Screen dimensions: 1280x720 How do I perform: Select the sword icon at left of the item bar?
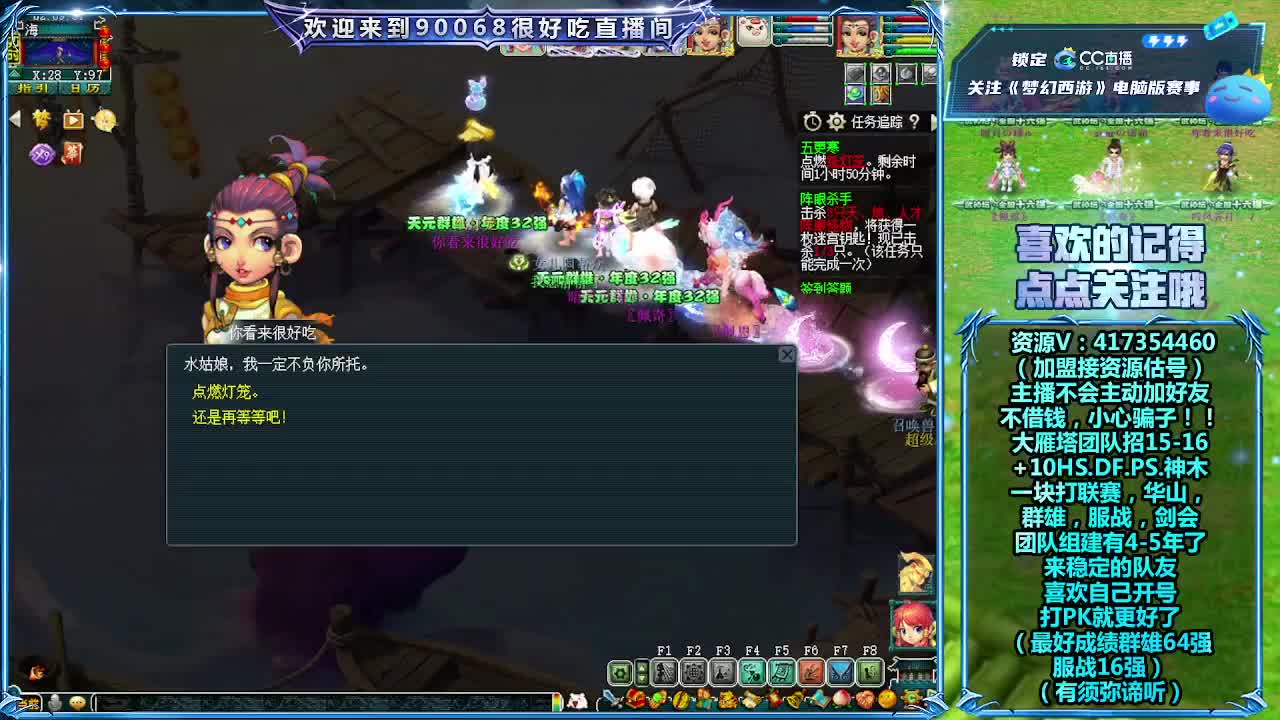tap(610, 700)
